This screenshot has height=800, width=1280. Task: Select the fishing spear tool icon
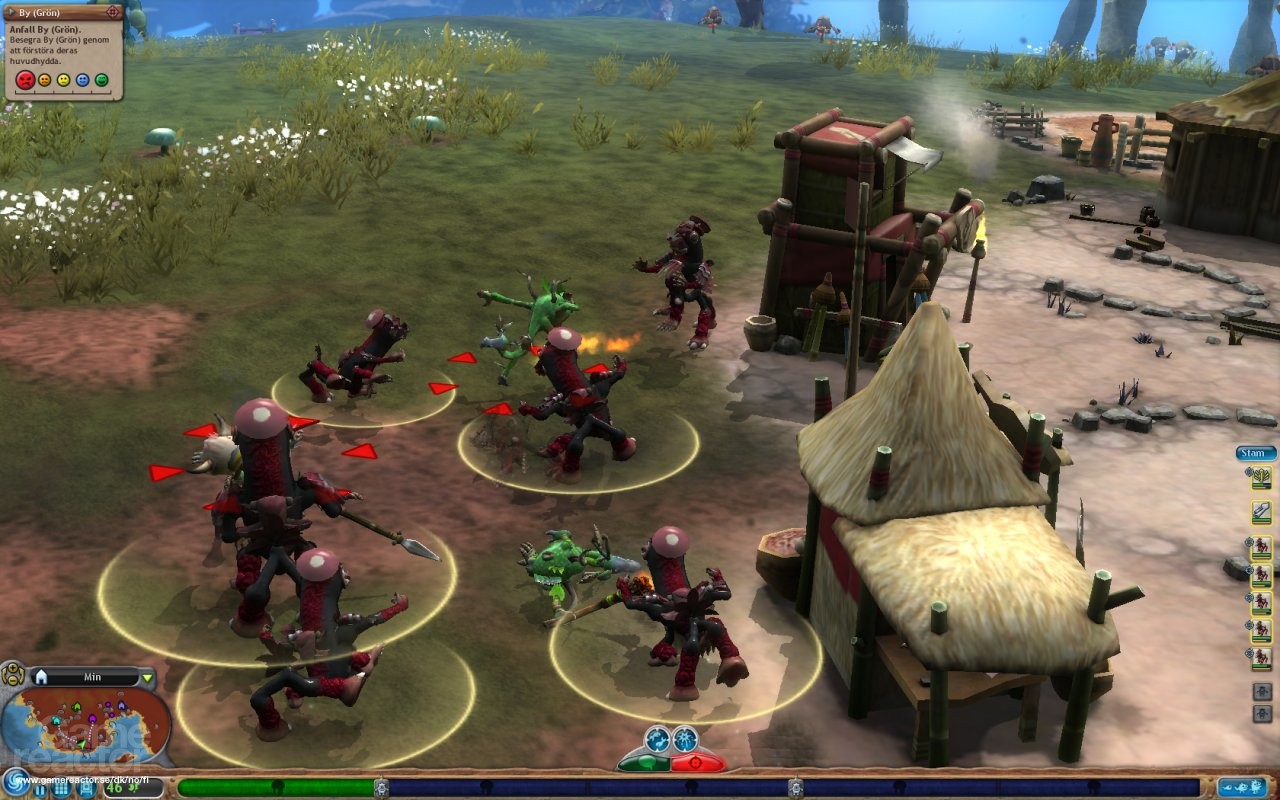click(x=1261, y=512)
